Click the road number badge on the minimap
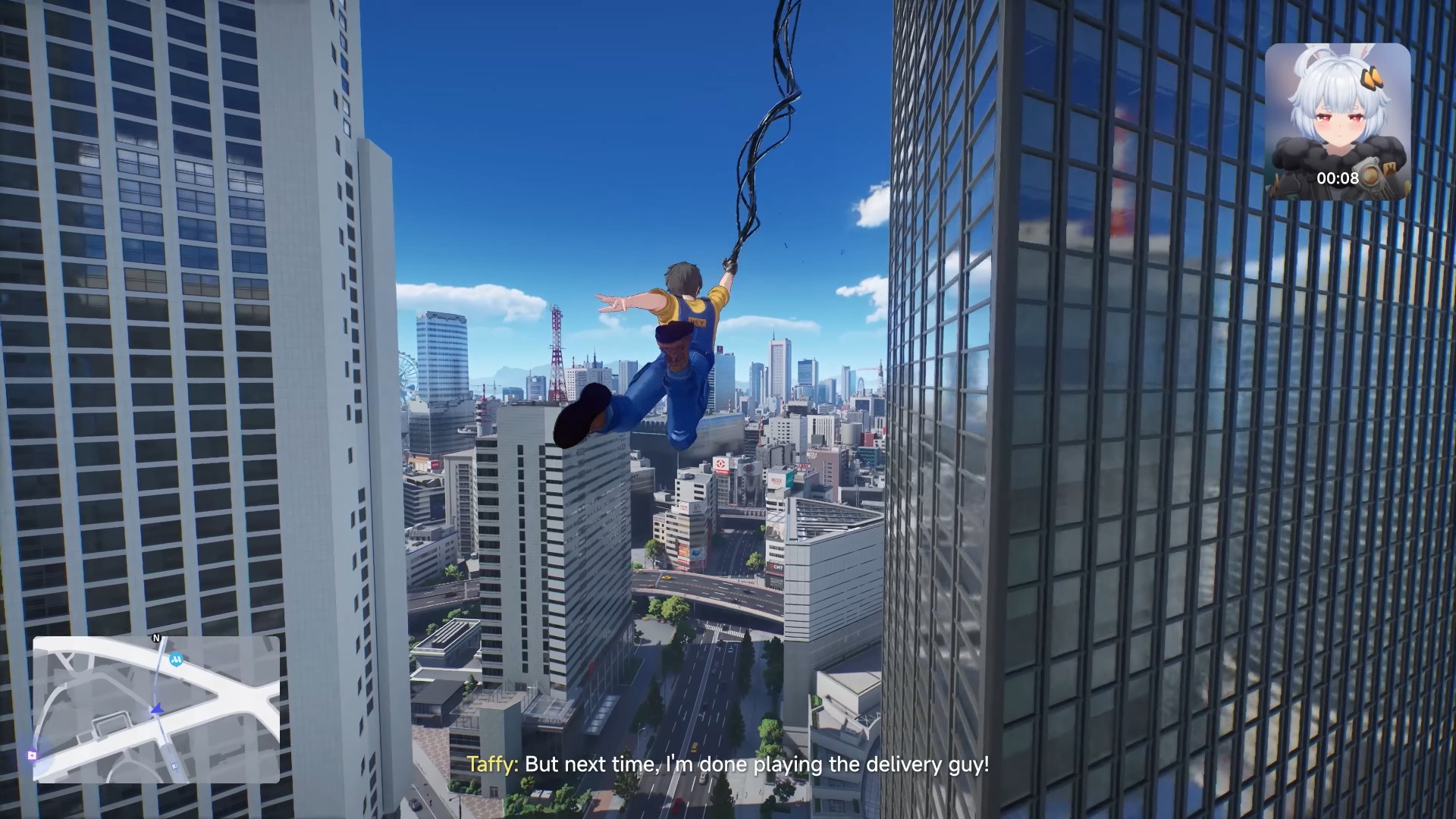Screen dimensions: 1456x819 pyautogui.click(x=174, y=766)
